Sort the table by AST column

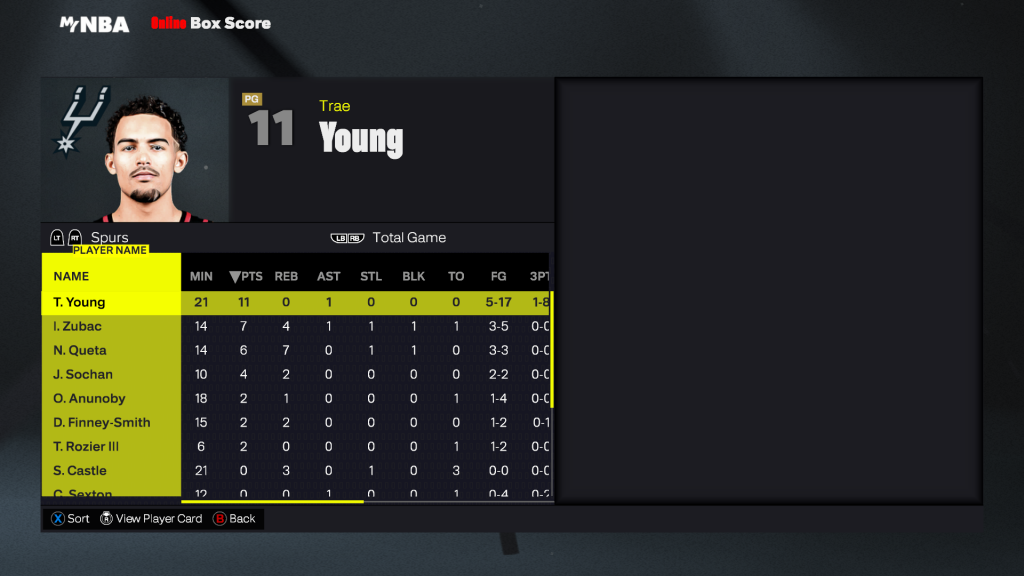coord(329,276)
